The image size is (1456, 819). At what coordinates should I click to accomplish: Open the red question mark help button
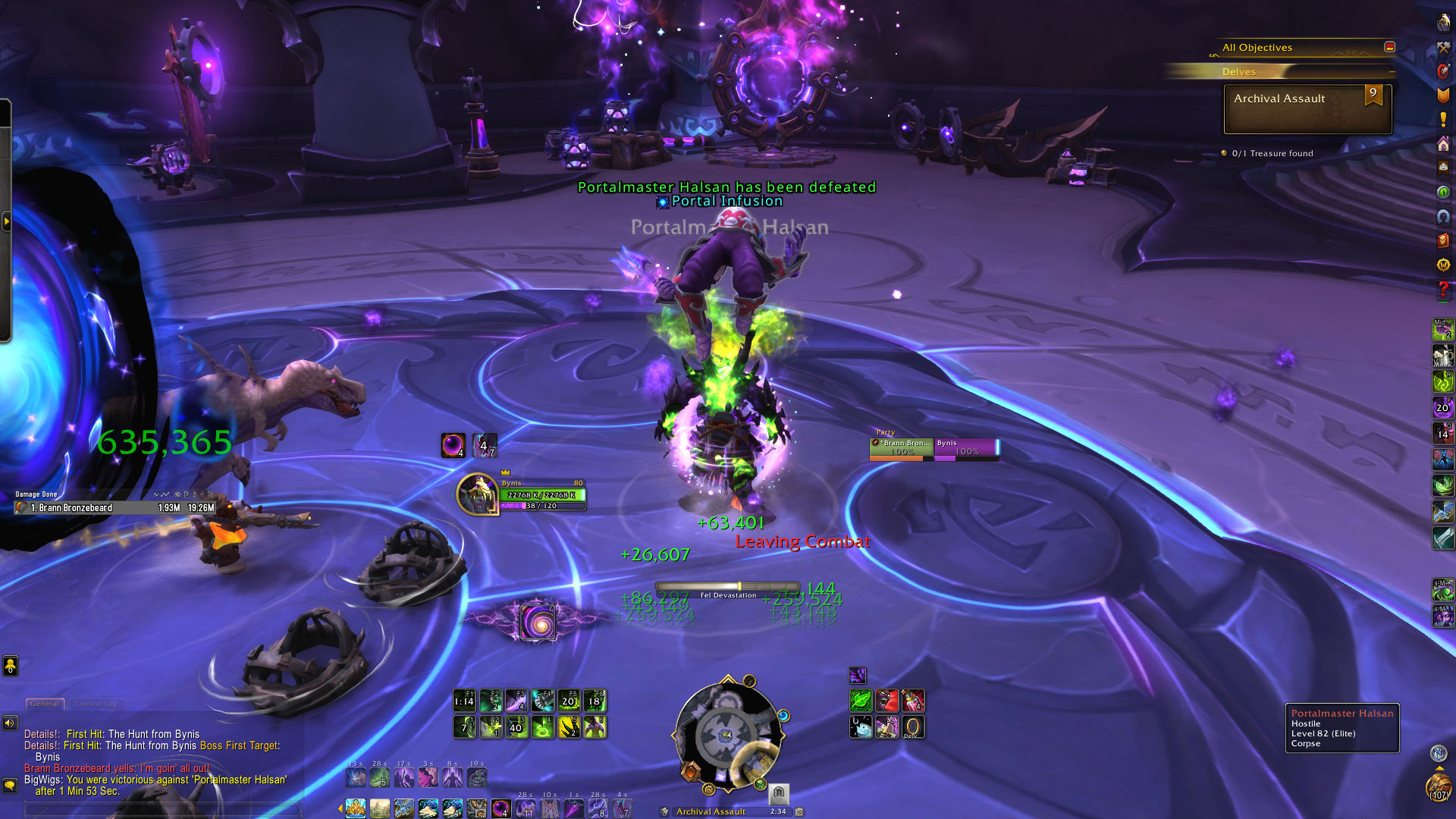pos(1442,289)
